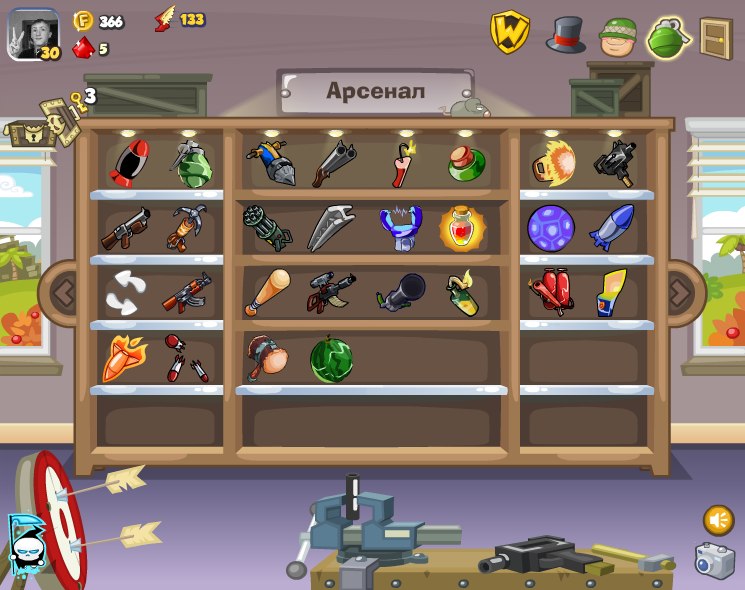Select the purple spotted ball weapon
Viewport: 745px width, 590px height.
(x=550, y=228)
